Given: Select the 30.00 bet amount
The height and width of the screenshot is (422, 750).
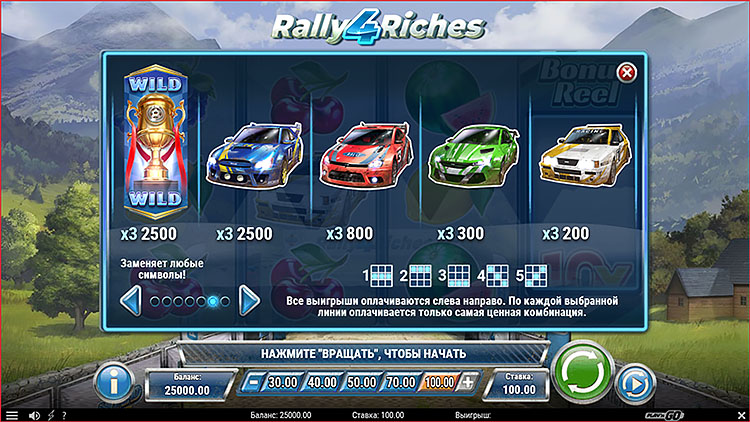Looking at the screenshot, I should pyautogui.click(x=283, y=382).
